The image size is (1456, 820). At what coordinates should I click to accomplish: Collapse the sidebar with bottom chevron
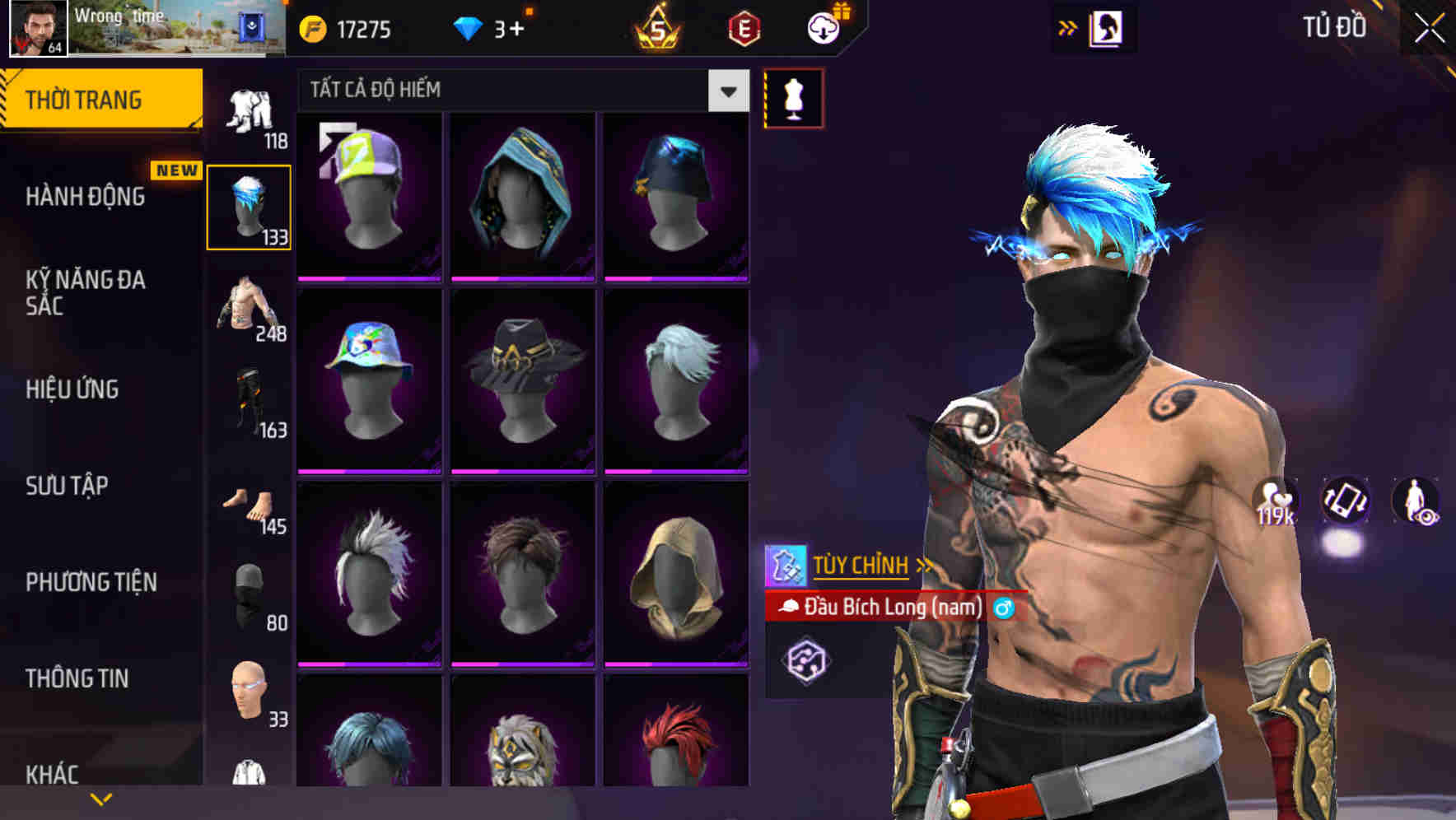[101, 797]
